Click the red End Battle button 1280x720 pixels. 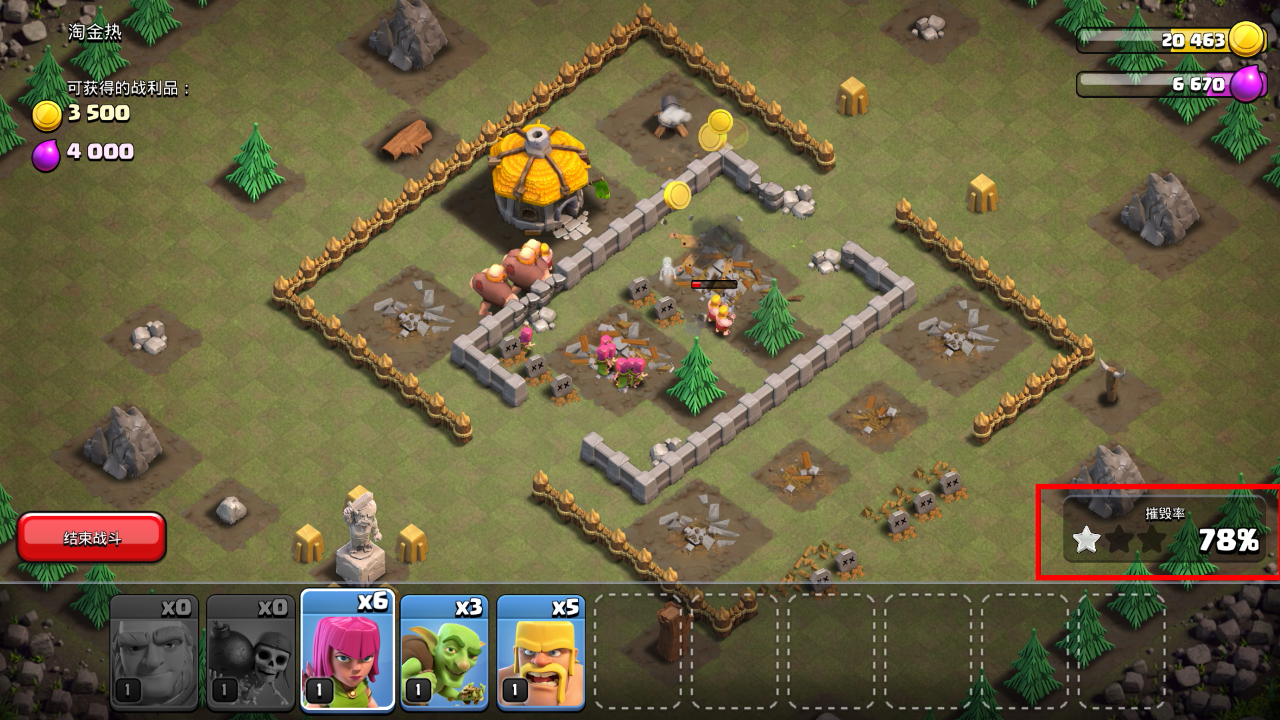[x=91, y=538]
